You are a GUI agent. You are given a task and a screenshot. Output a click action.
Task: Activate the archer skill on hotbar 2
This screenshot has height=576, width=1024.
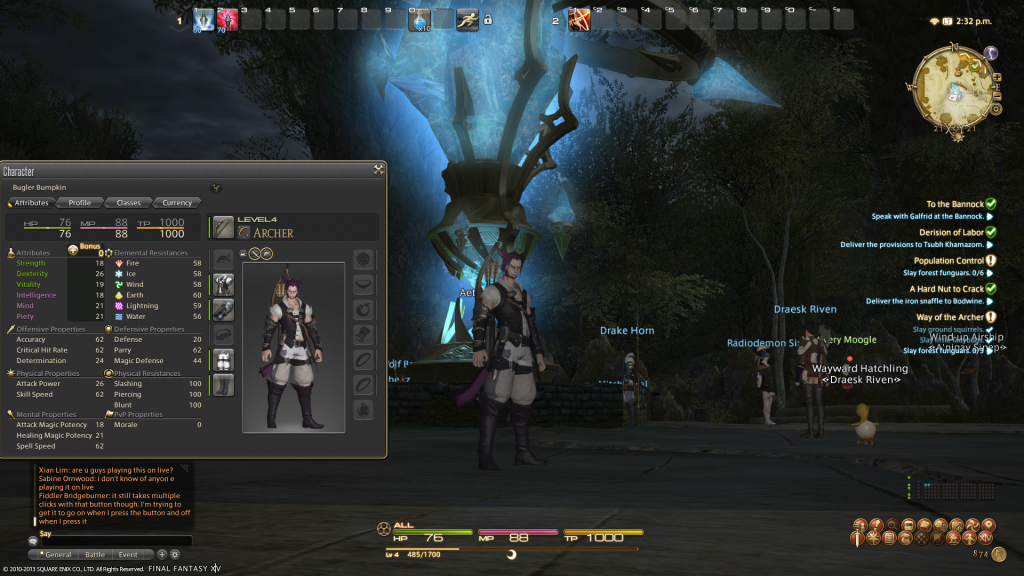click(x=579, y=19)
